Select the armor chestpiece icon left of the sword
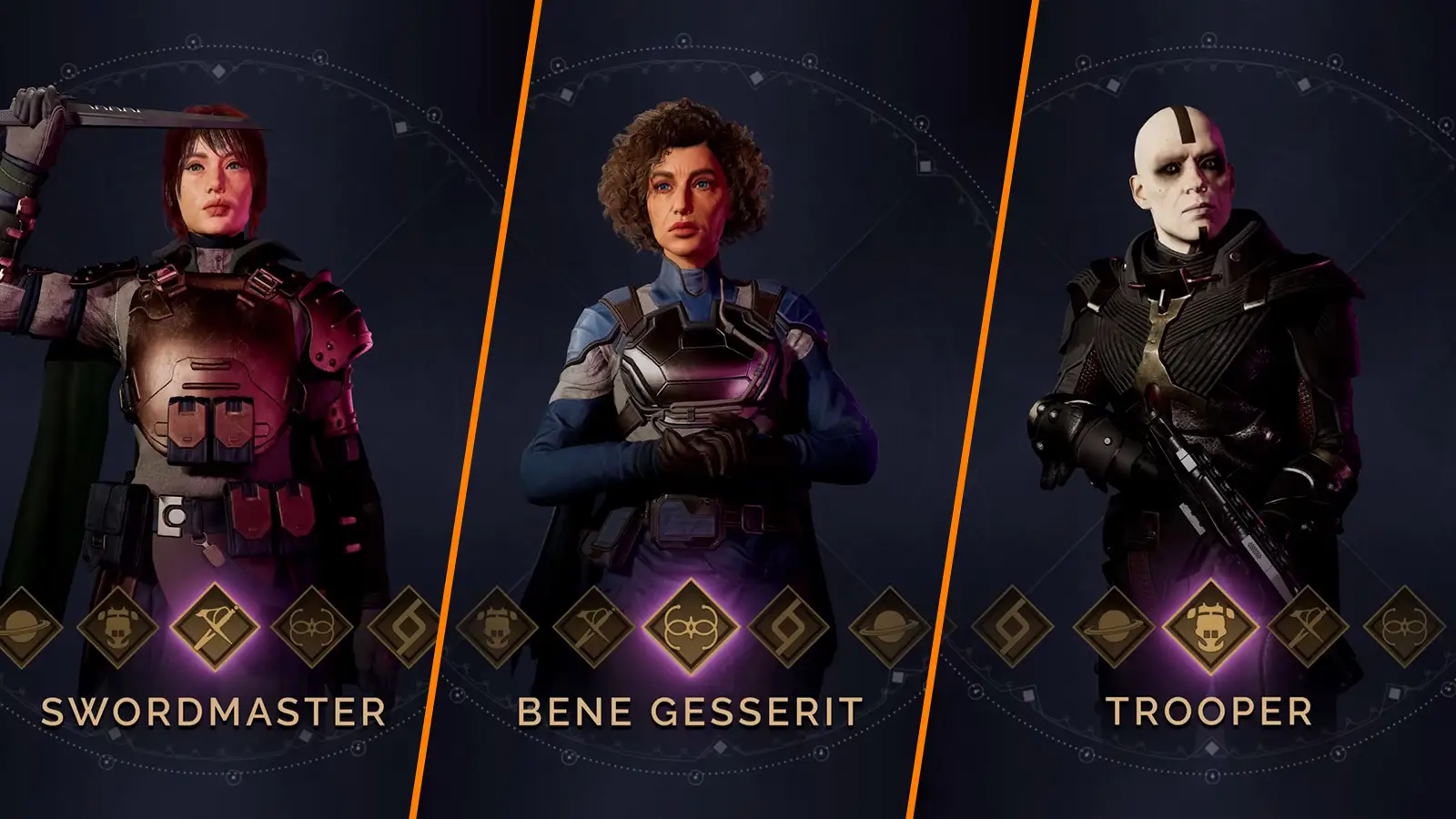The image size is (1456, 819). tap(119, 628)
